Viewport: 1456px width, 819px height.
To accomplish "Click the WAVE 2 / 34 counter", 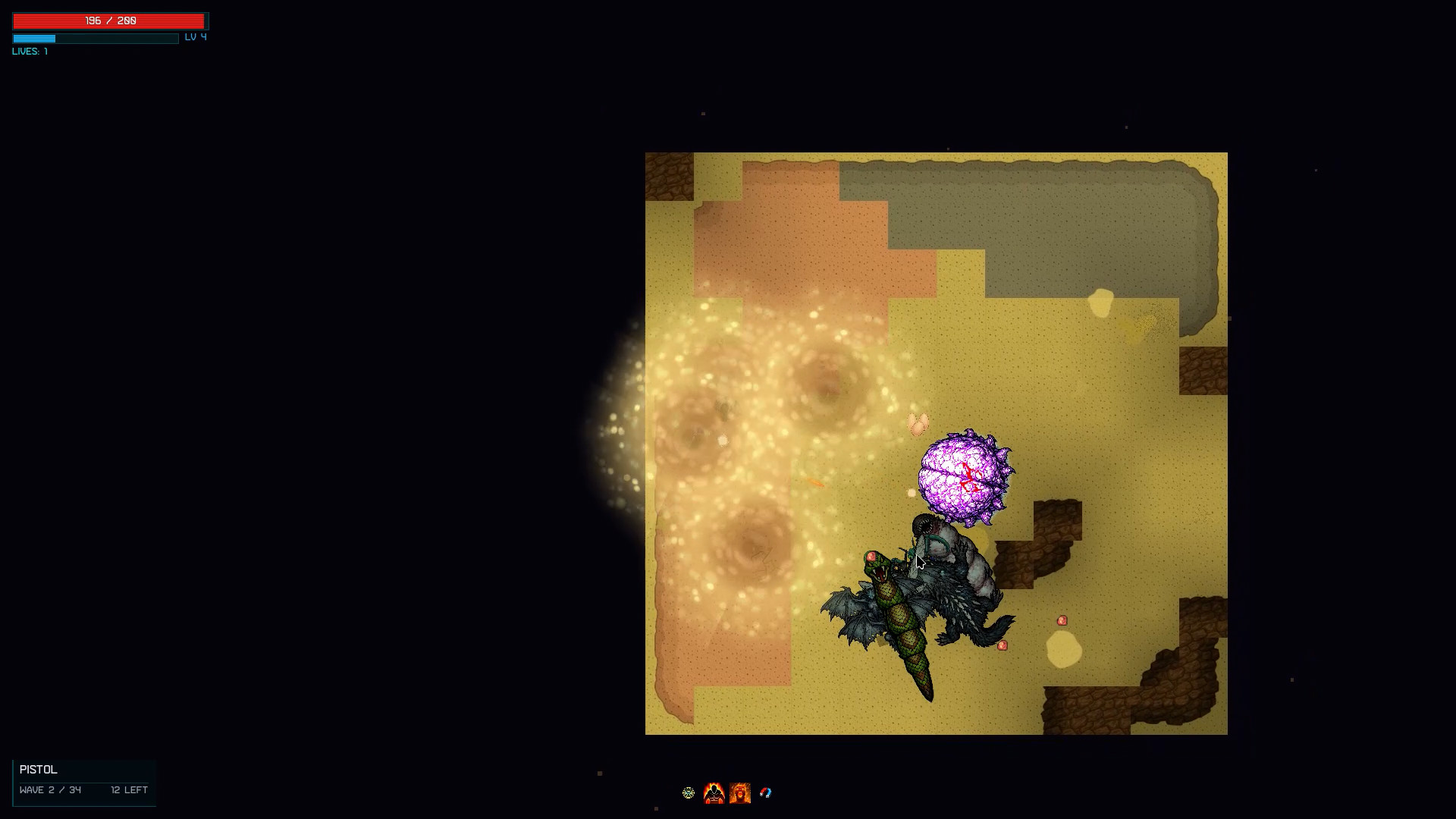I will 50,789.
